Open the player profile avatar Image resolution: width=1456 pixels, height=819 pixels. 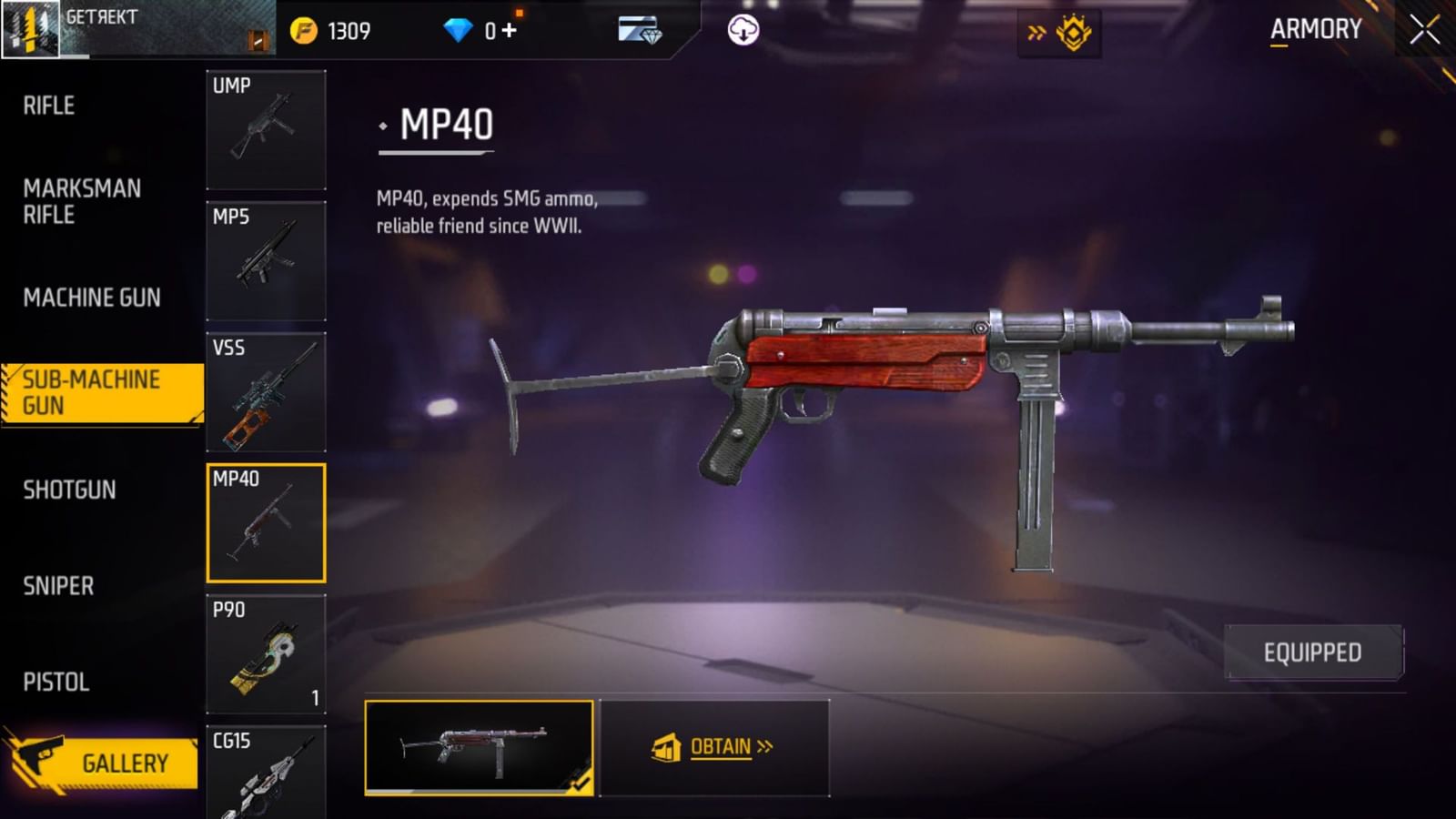pos(28,29)
